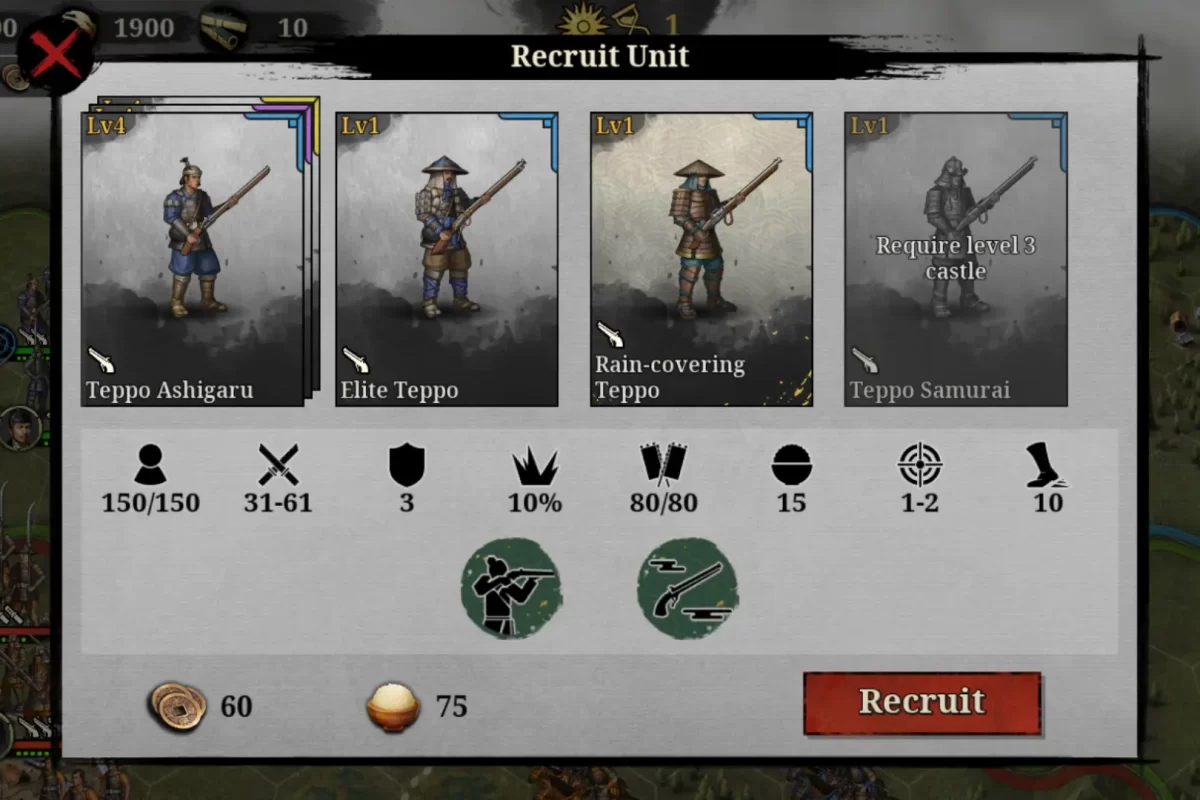Select the locked Teppo Samurai card
The height and width of the screenshot is (800, 1200).
956,259
